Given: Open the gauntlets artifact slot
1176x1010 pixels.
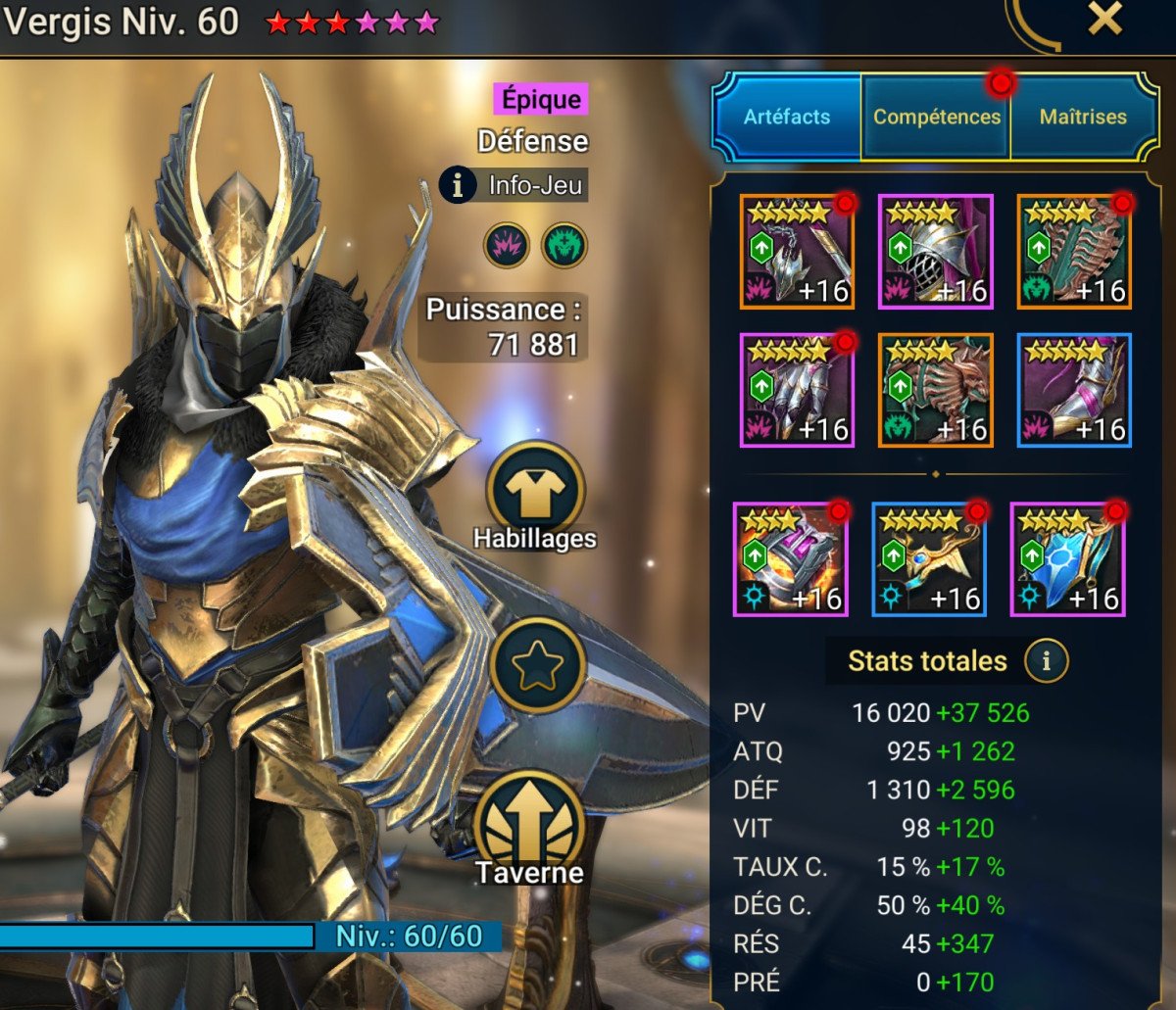Looking at the screenshot, I should pos(798,390).
